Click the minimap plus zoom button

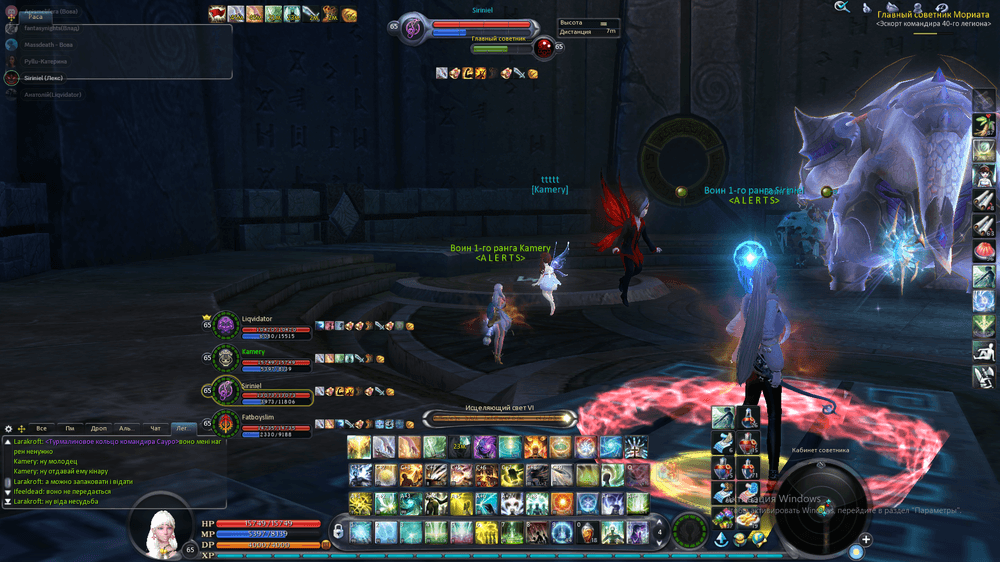(x=866, y=540)
